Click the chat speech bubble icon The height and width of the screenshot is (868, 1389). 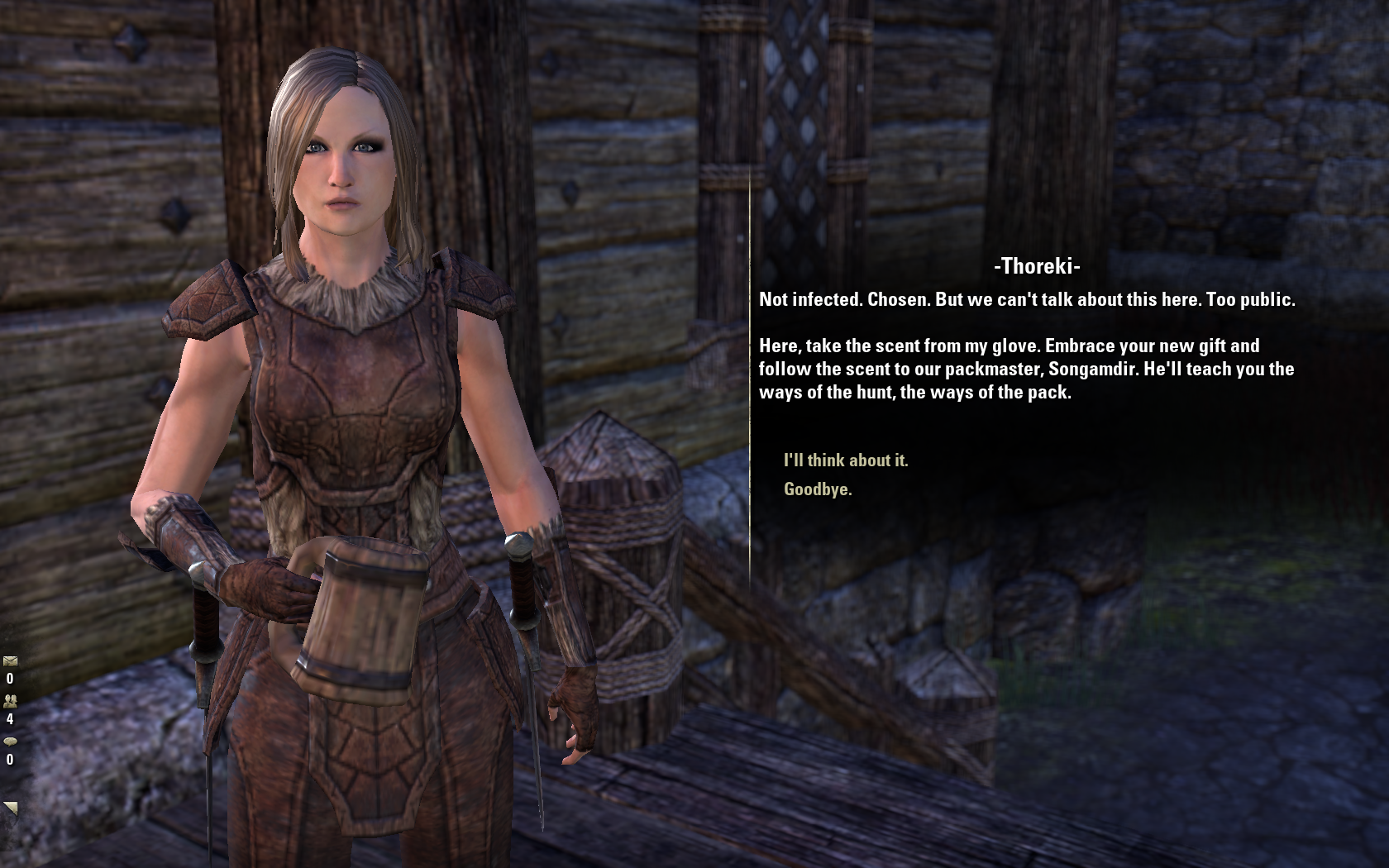click(x=10, y=742)
